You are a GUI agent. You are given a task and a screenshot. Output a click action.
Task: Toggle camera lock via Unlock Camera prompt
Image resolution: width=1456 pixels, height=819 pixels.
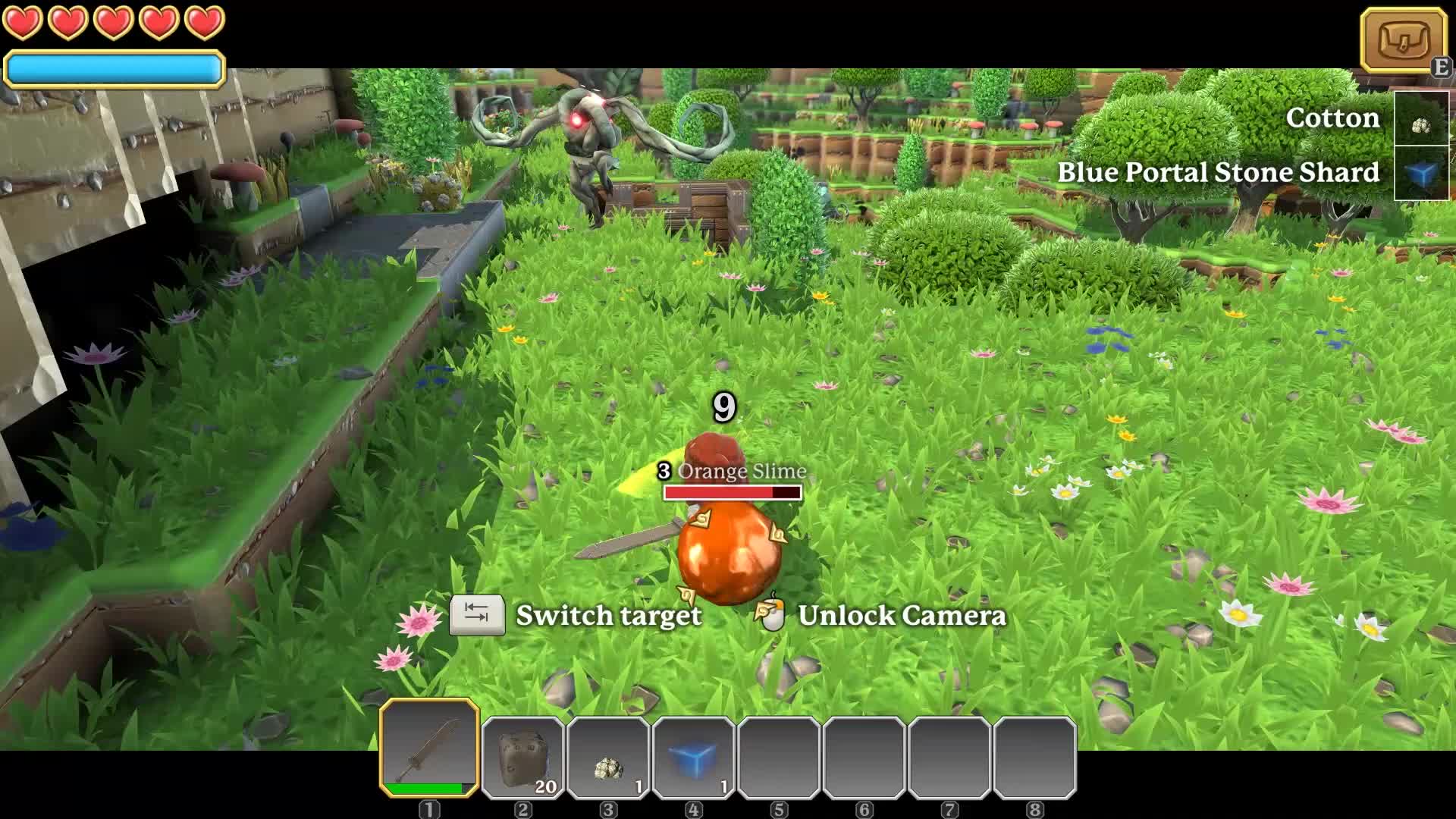[901, 616]
